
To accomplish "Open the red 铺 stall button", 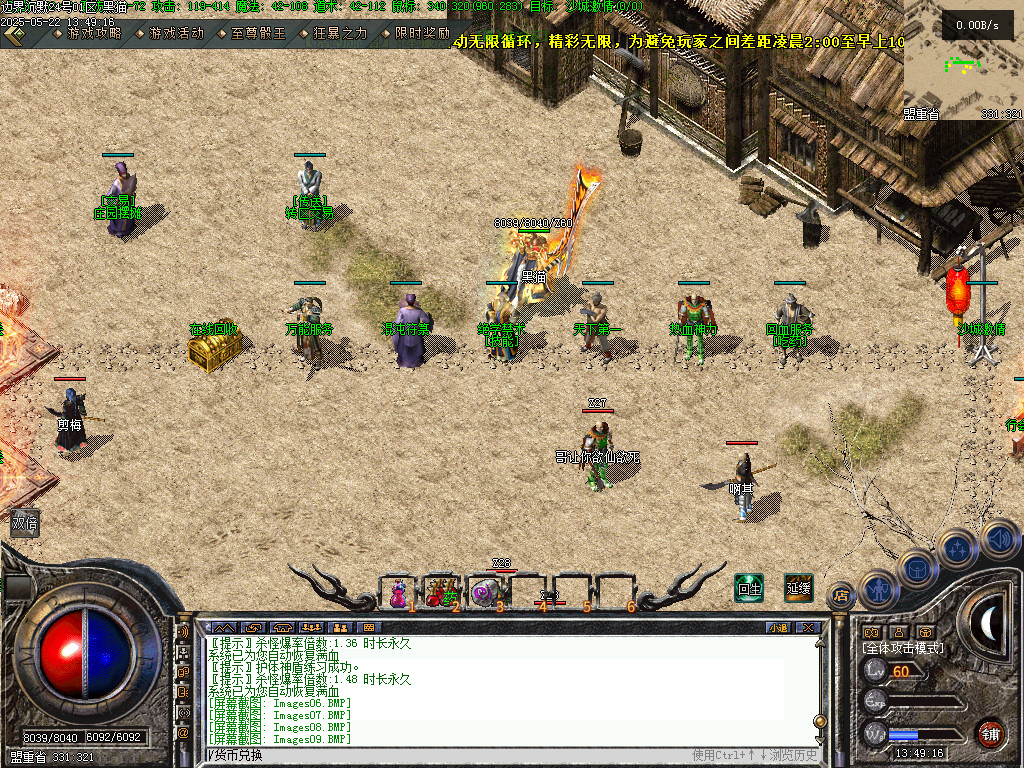I will coord(990,733).
